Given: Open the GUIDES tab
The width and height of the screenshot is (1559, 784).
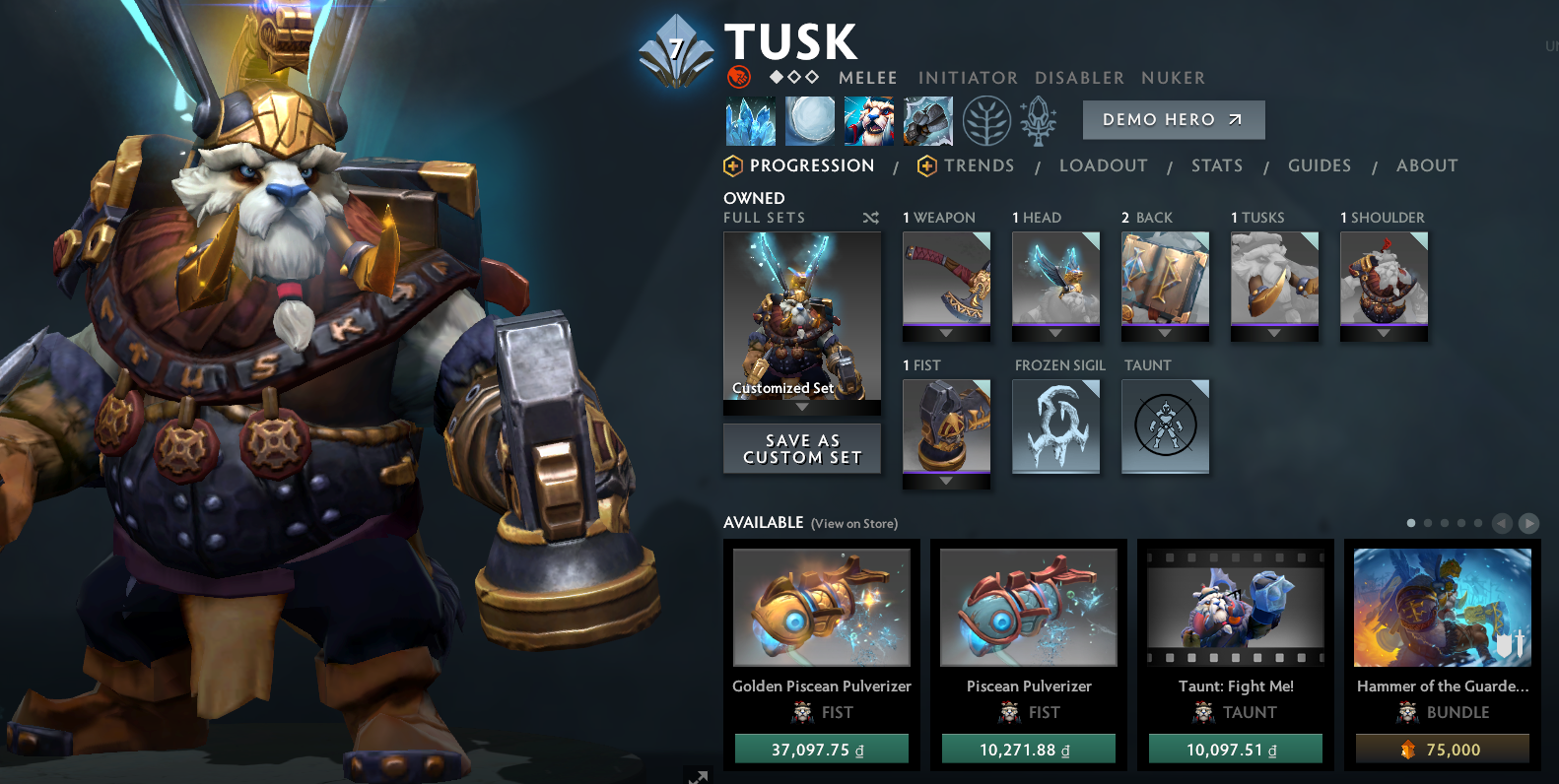Looking at the screenshot, I should pos(1320,165).
